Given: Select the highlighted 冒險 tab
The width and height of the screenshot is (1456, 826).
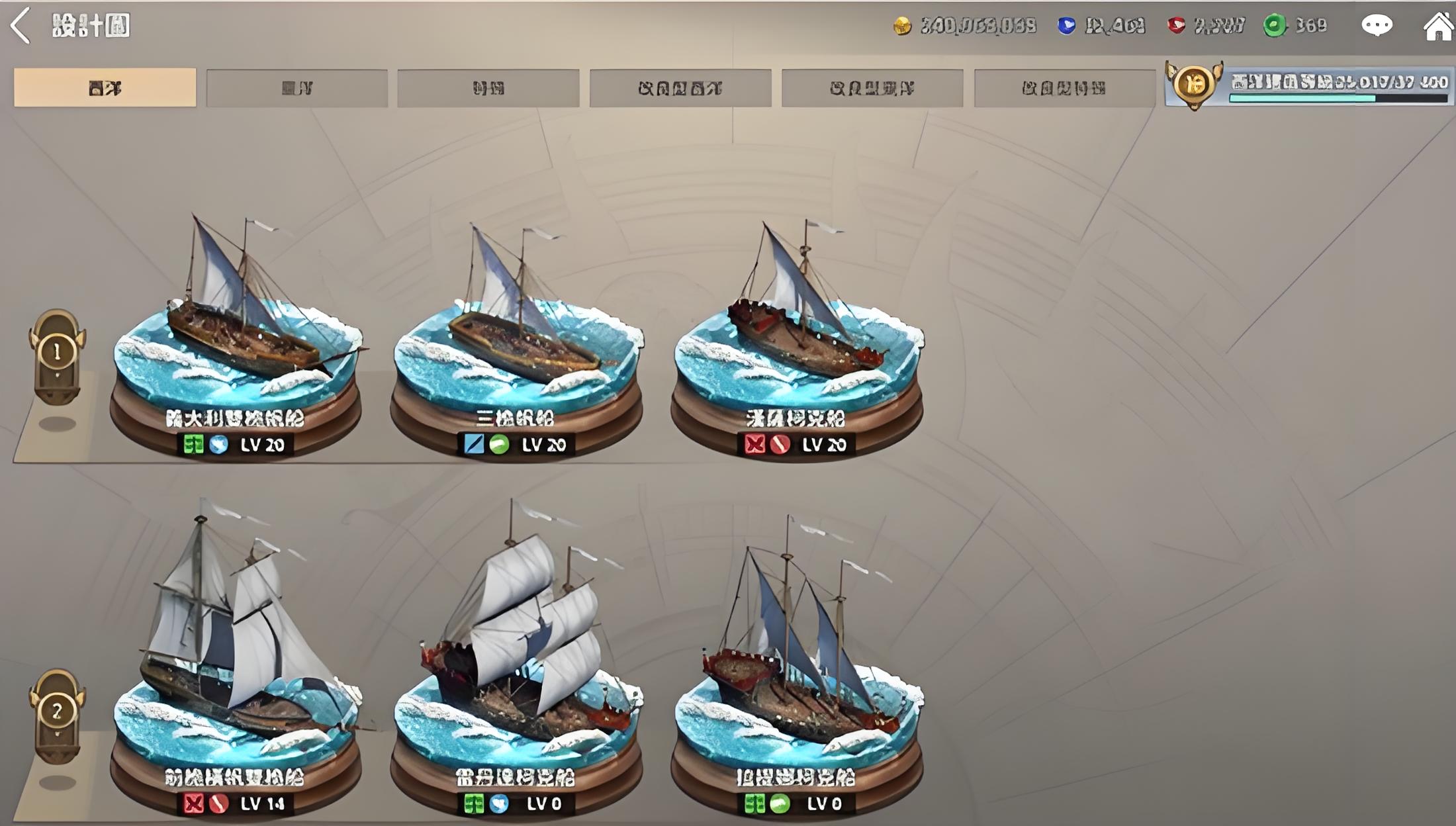Looking at the screenshot, I should [105, 87].
